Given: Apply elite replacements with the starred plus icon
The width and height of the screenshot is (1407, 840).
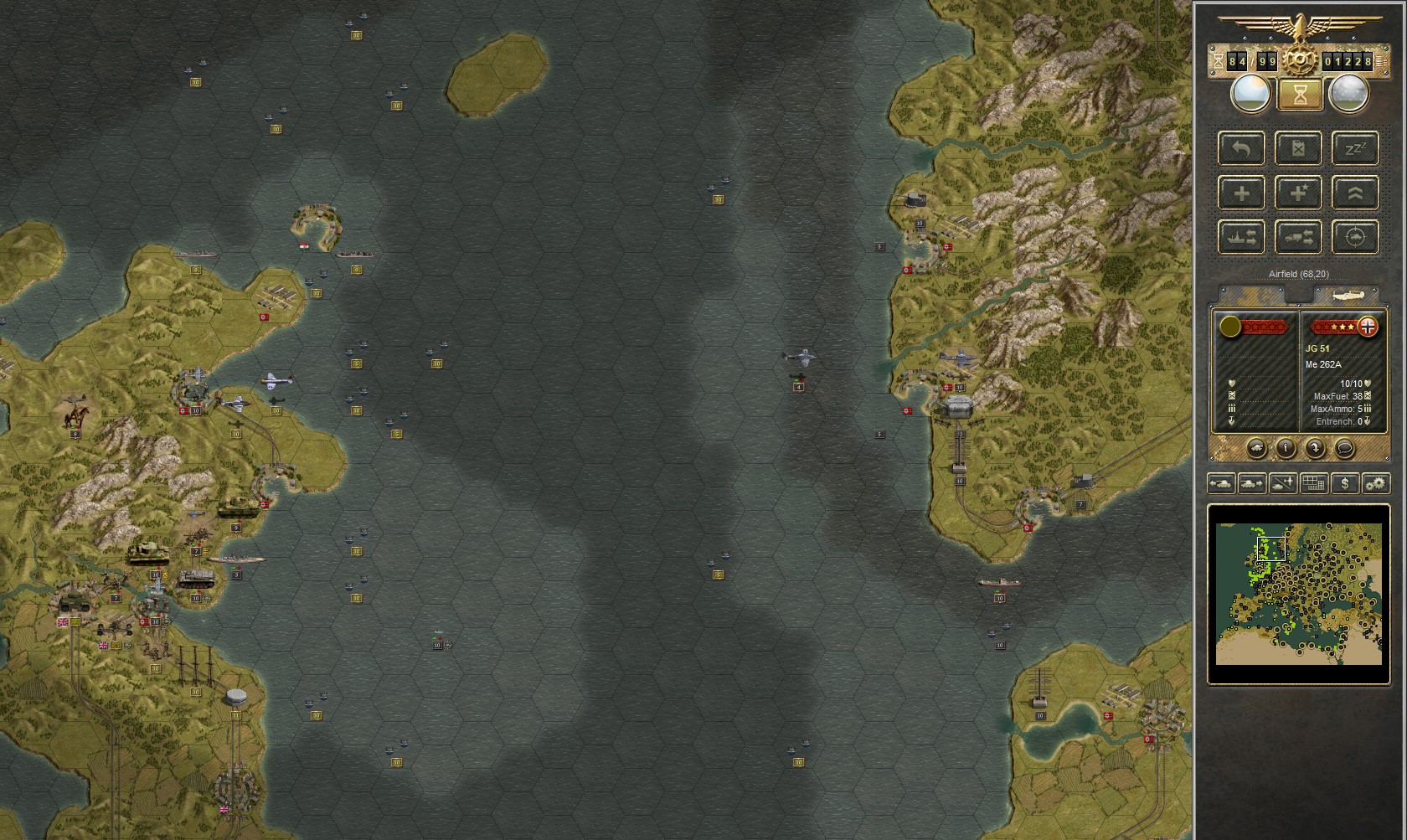Looking at the screenshot, I should (x=1299, y=193).
